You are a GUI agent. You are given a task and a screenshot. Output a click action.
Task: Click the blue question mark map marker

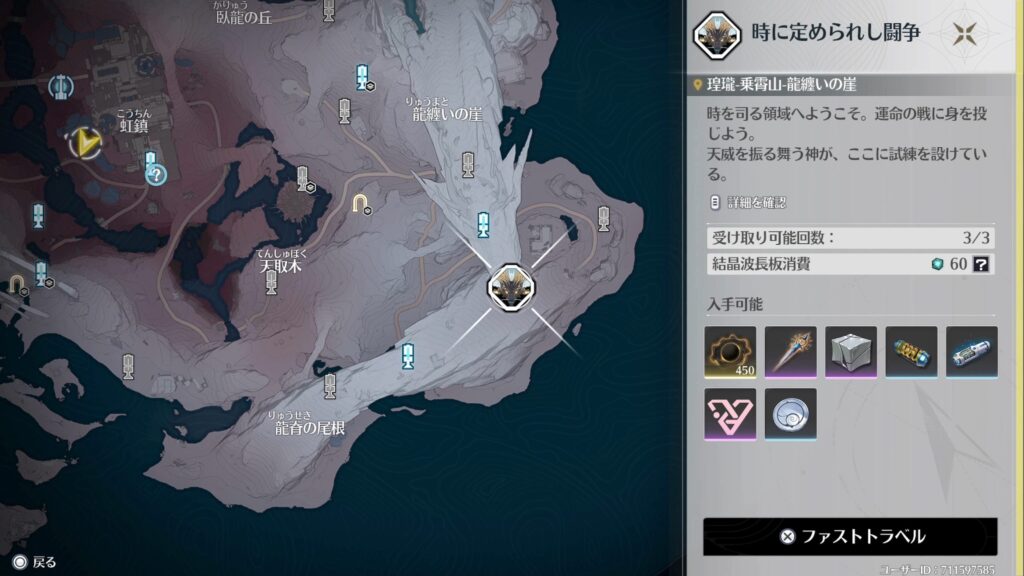(x=156, y=176)
